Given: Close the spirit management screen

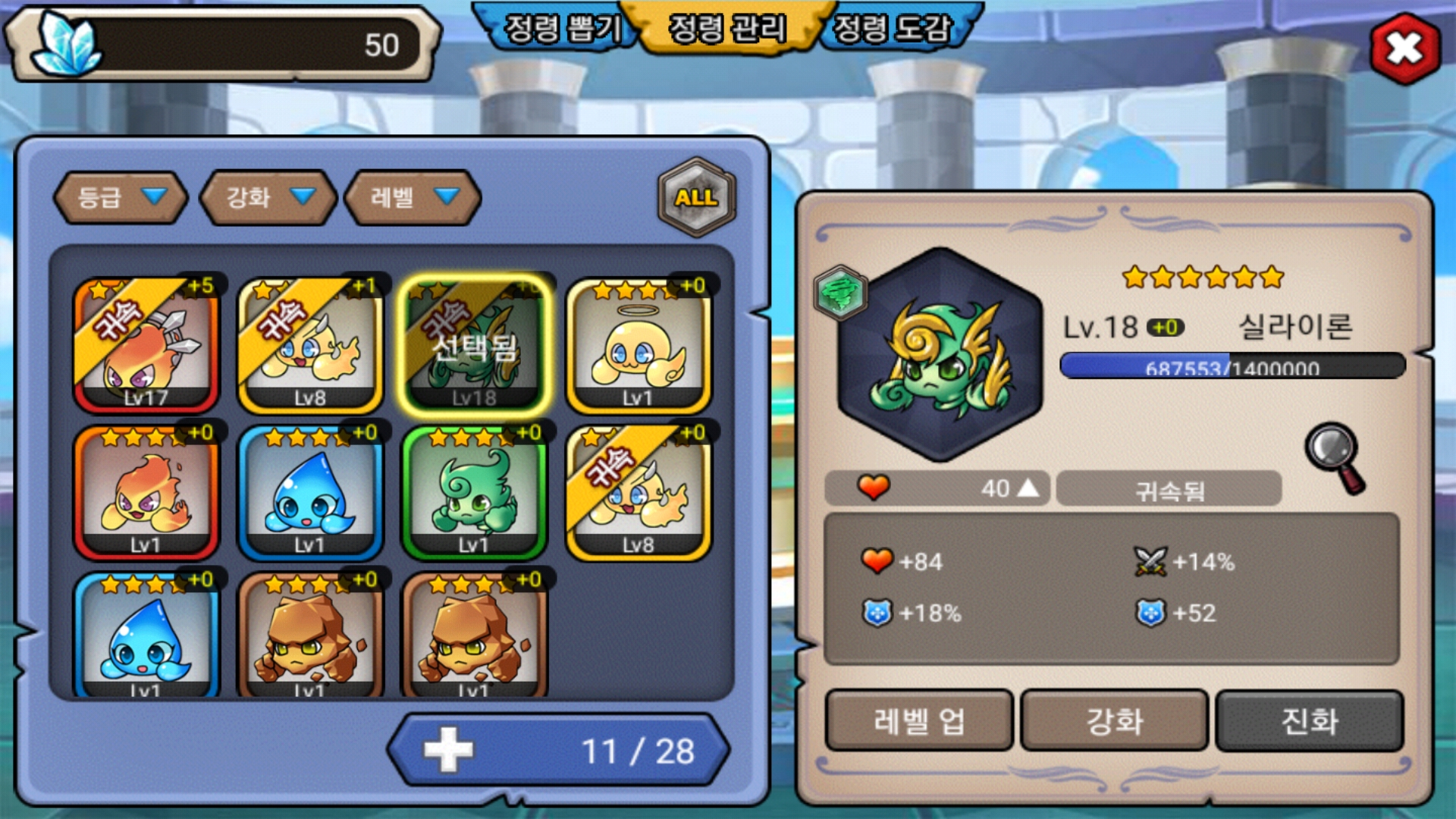Looking at the screenshot, I should pos(1404,49).
